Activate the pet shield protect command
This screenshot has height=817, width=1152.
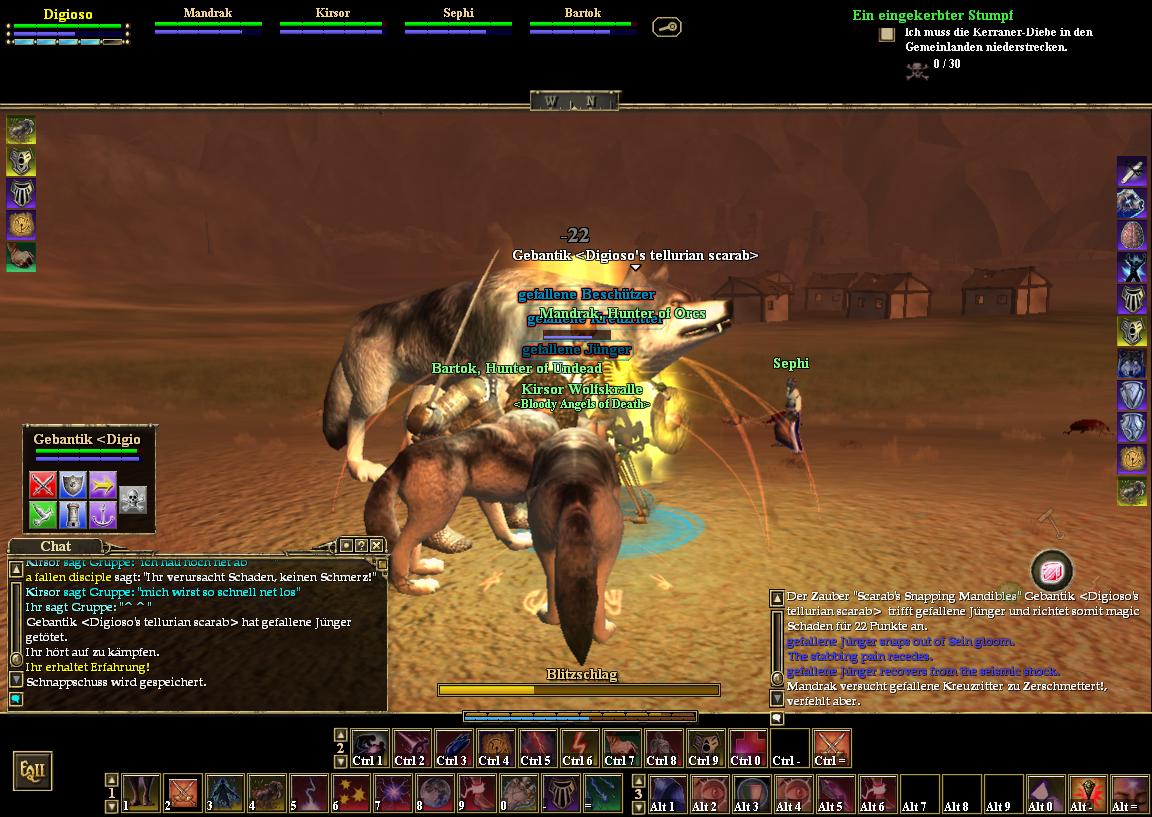pos(73,485)
